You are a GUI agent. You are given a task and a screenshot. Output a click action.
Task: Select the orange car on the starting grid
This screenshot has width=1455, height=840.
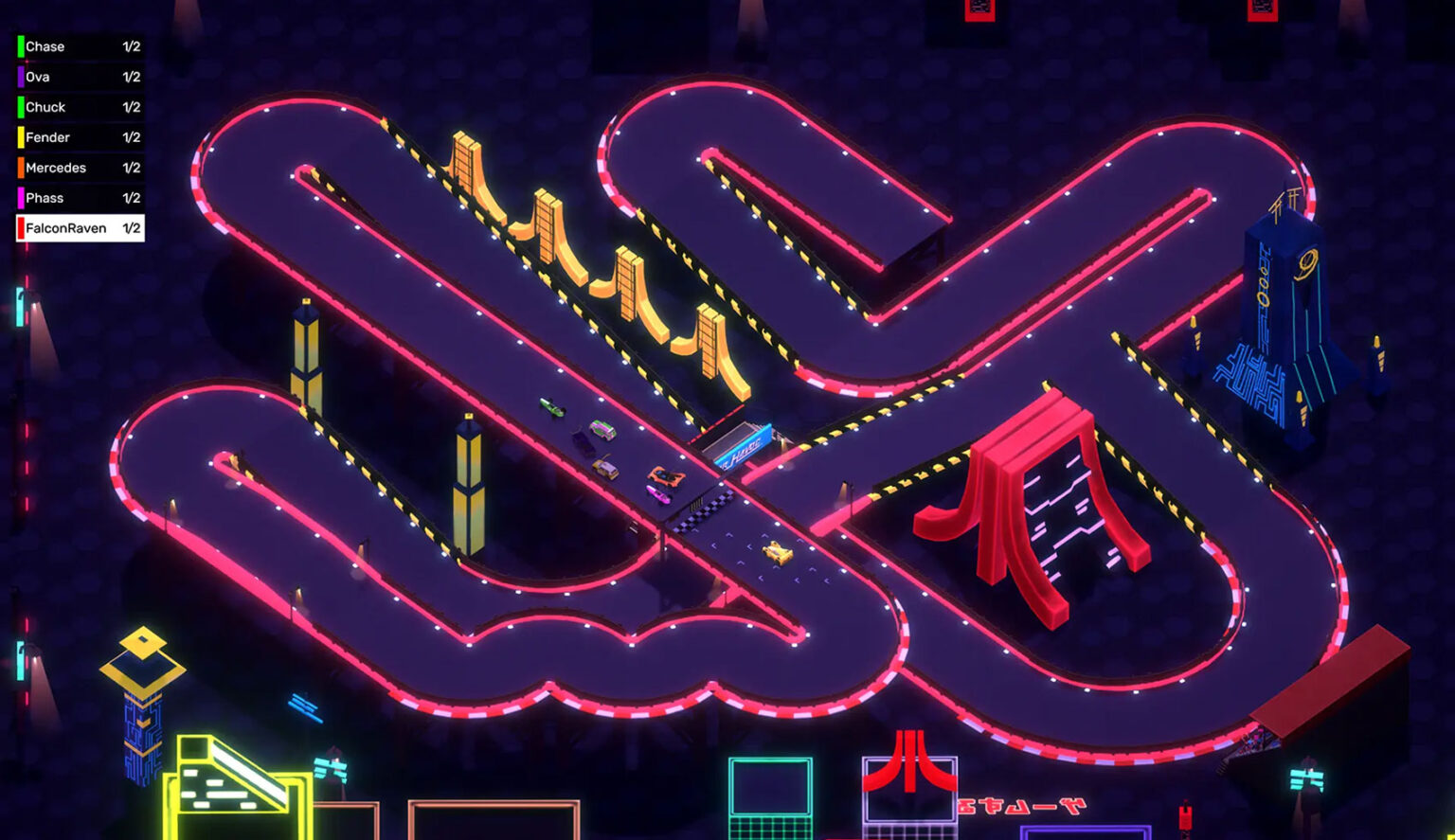coord(666,476)
